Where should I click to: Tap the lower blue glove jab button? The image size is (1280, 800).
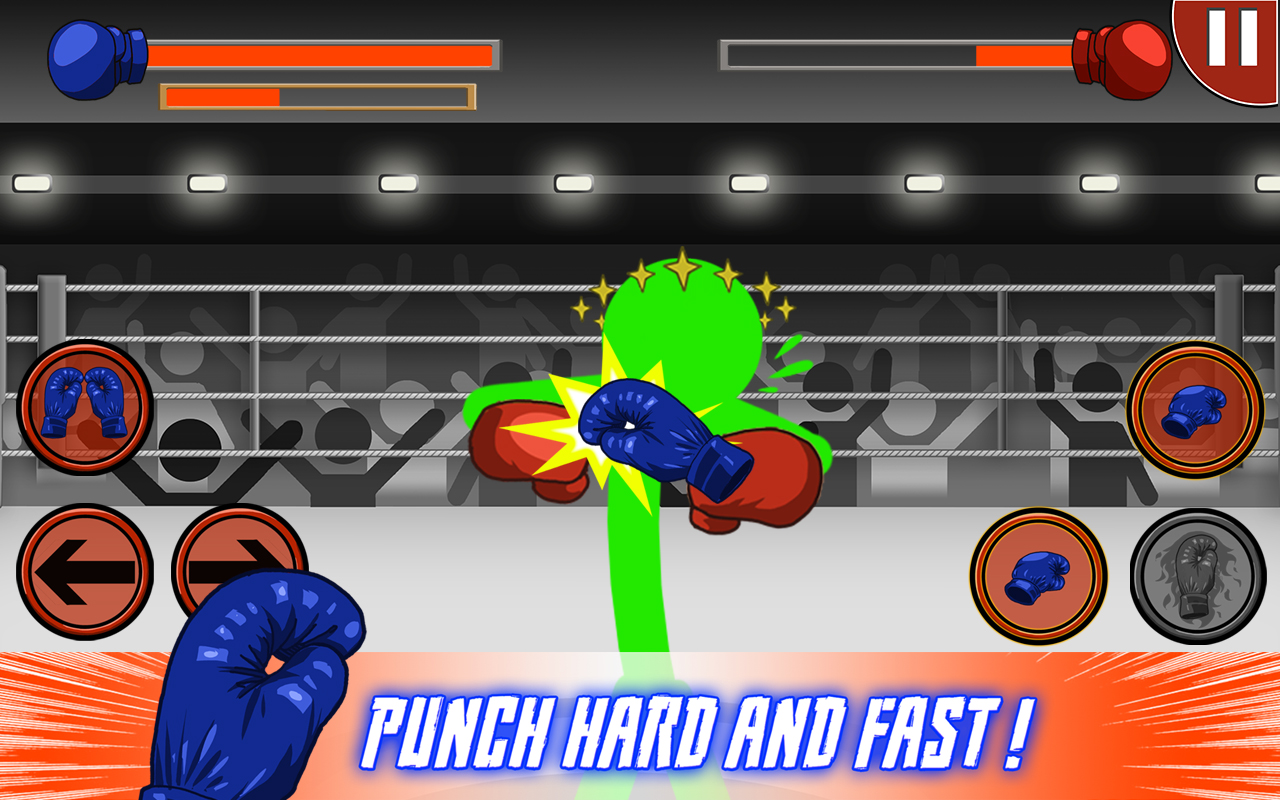pos(1040,575)
